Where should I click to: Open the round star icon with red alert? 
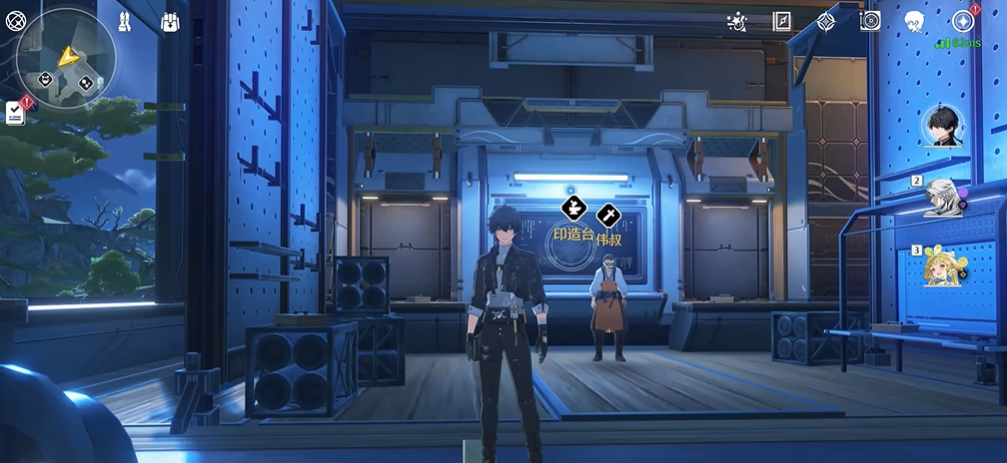point(962,21)
